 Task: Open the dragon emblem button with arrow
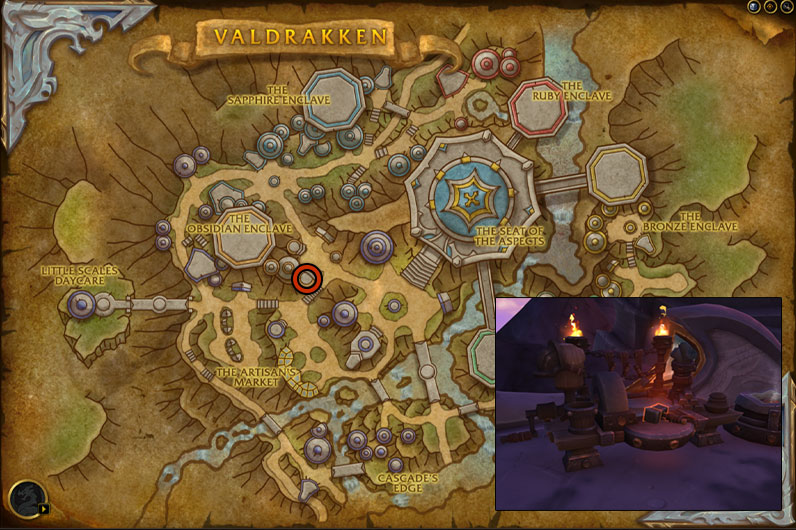(27, 499)
